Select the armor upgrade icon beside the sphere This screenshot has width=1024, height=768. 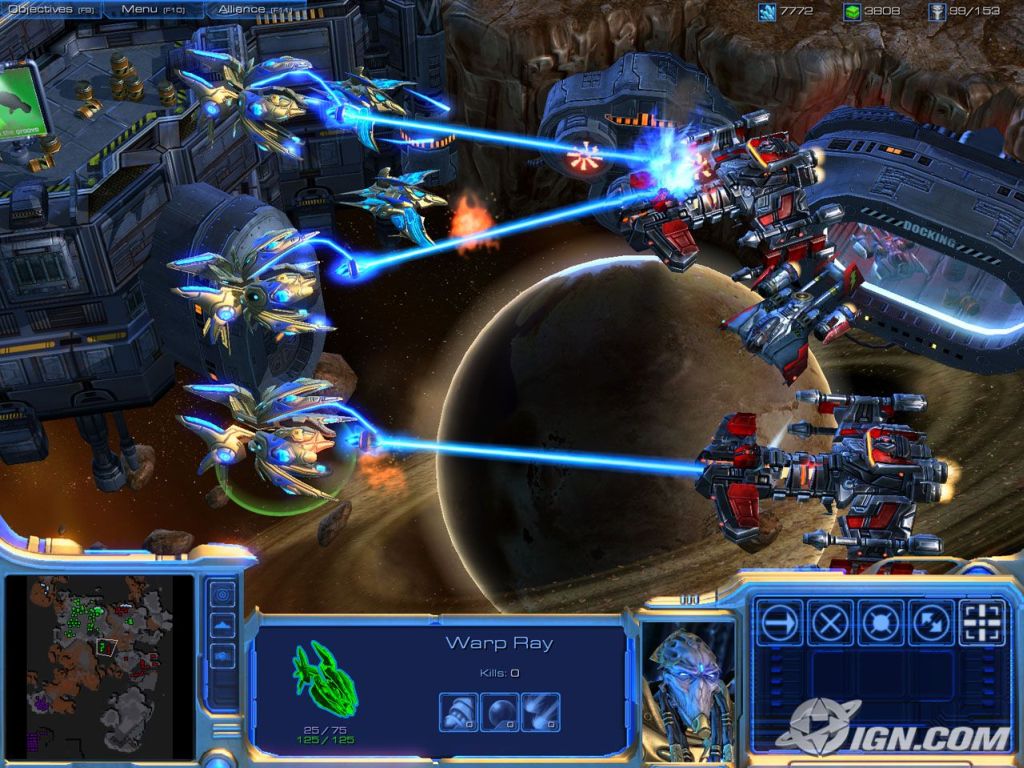[540, 711]
